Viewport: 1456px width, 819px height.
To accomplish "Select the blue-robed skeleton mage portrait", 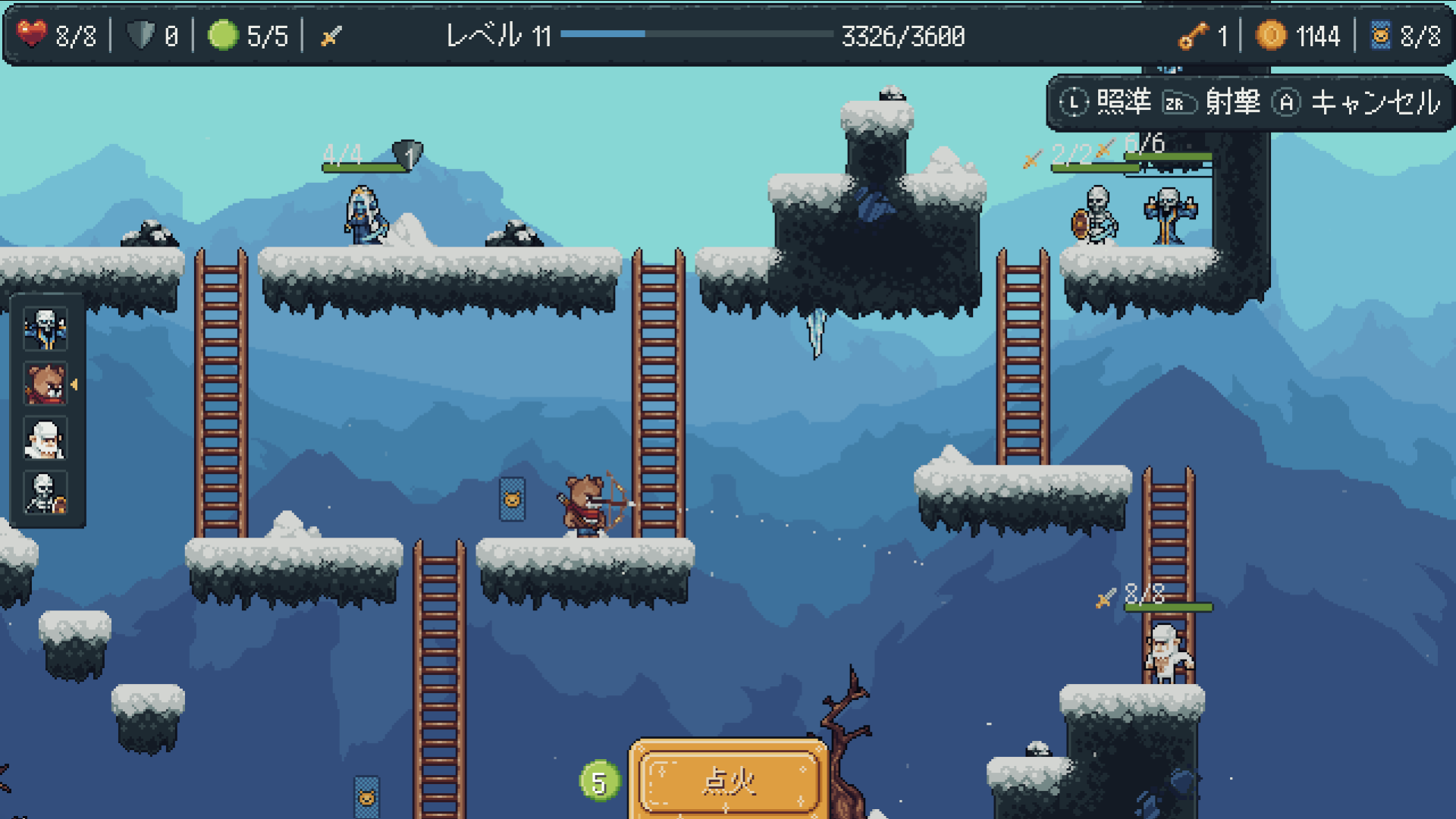I will pyautogui.click(x=45, y=329).
